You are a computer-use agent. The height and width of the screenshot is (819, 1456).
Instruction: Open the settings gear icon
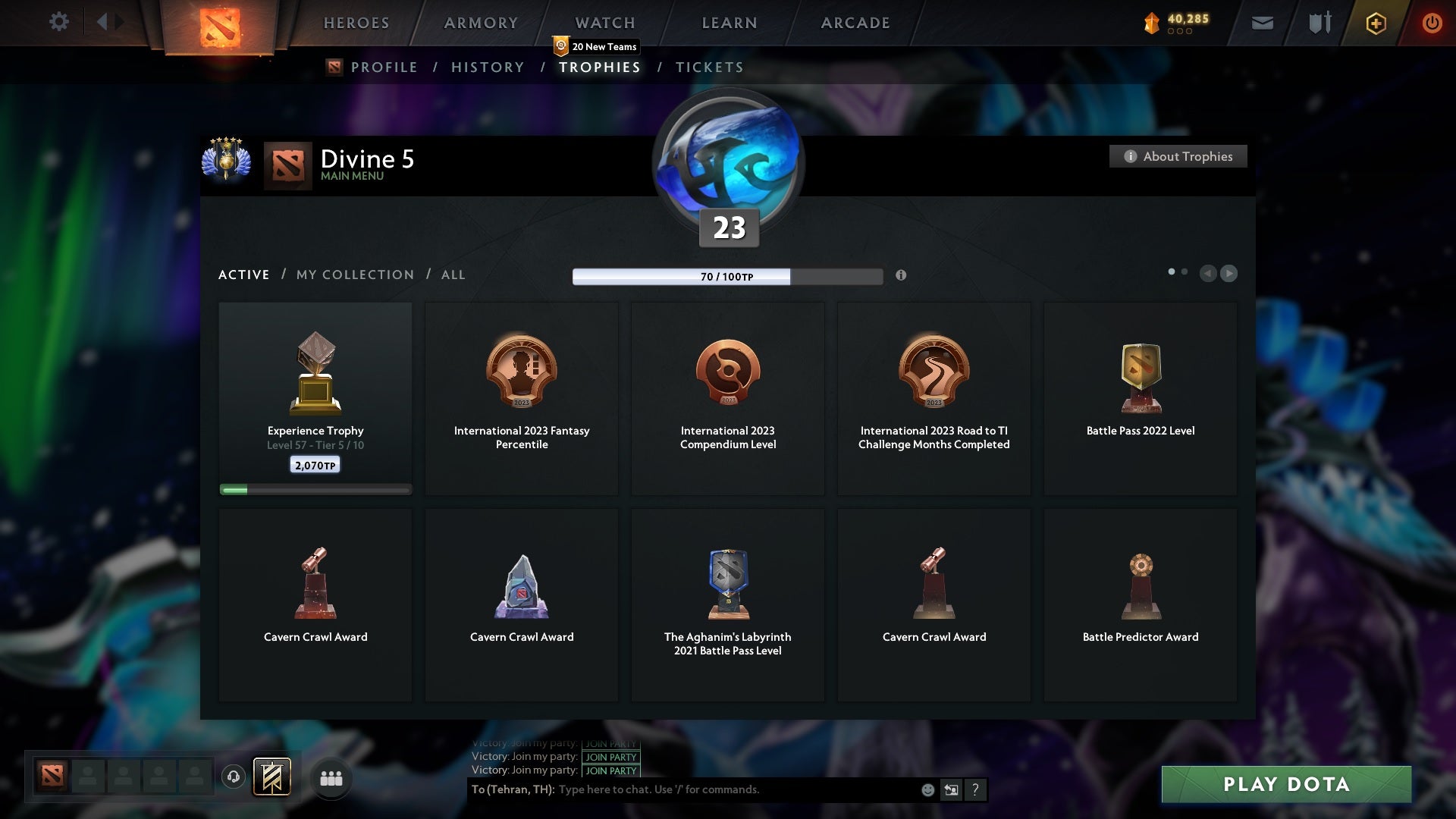(59, 22)
